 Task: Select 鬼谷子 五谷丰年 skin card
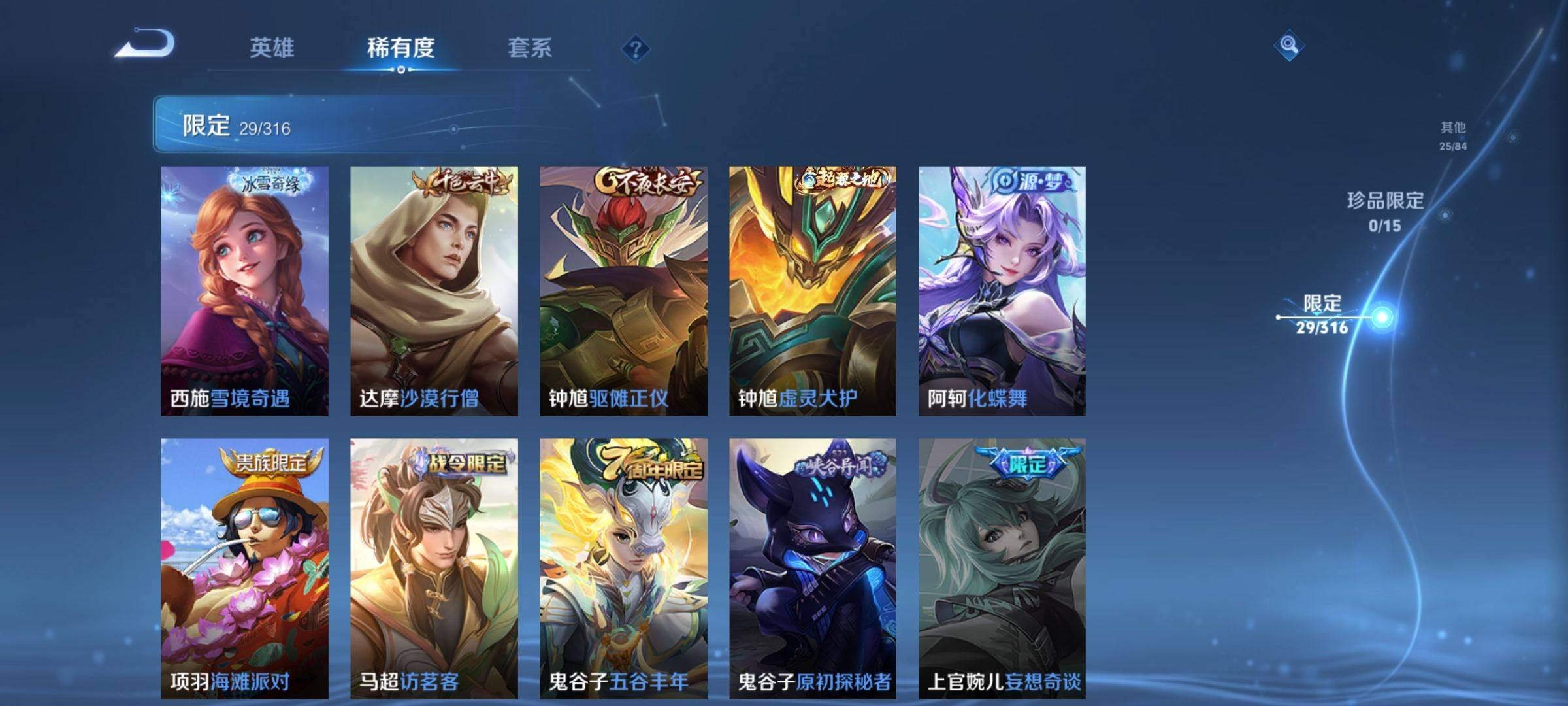click(623, 567)
